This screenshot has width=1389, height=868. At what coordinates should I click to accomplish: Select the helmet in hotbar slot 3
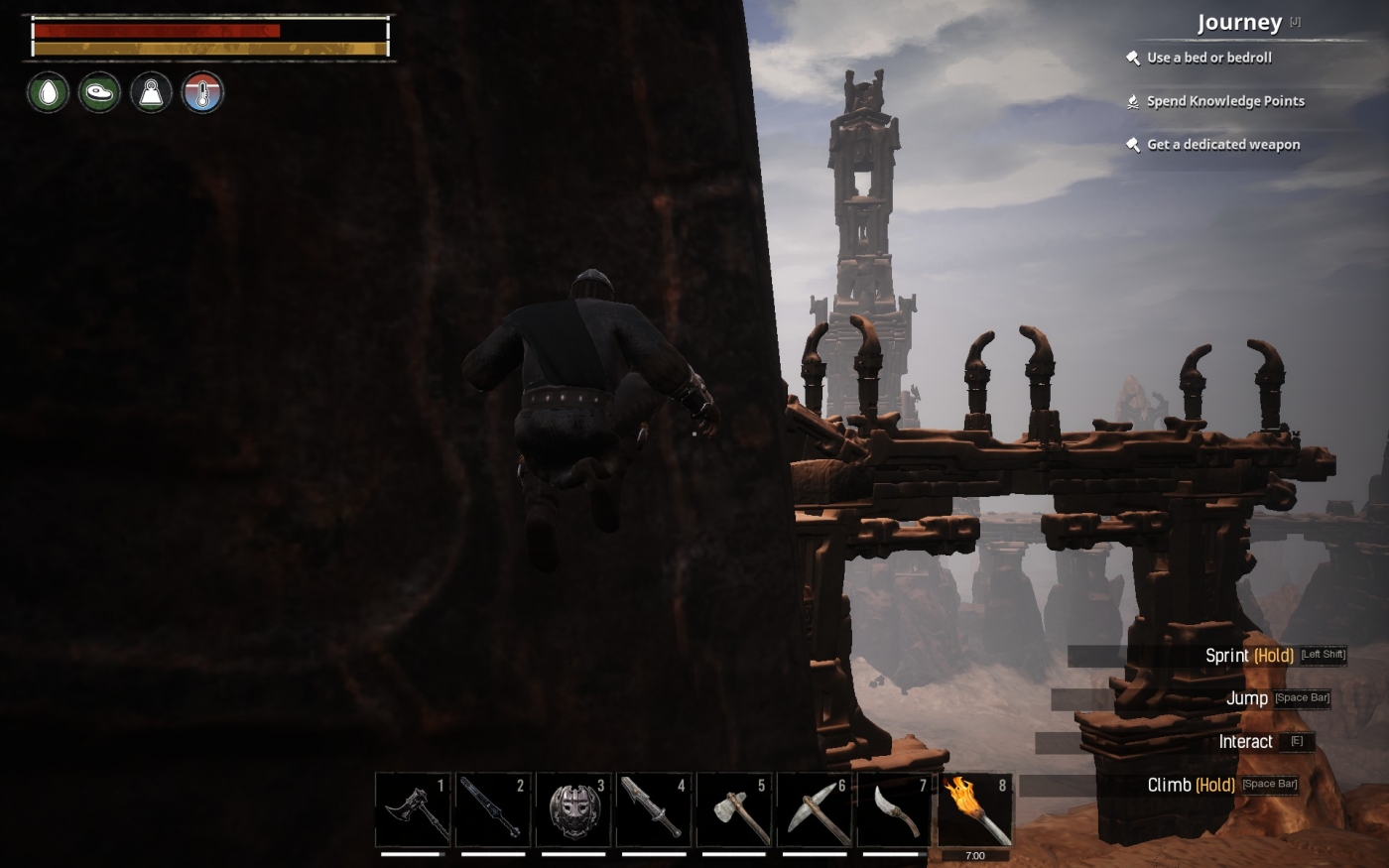pos(573,809)
